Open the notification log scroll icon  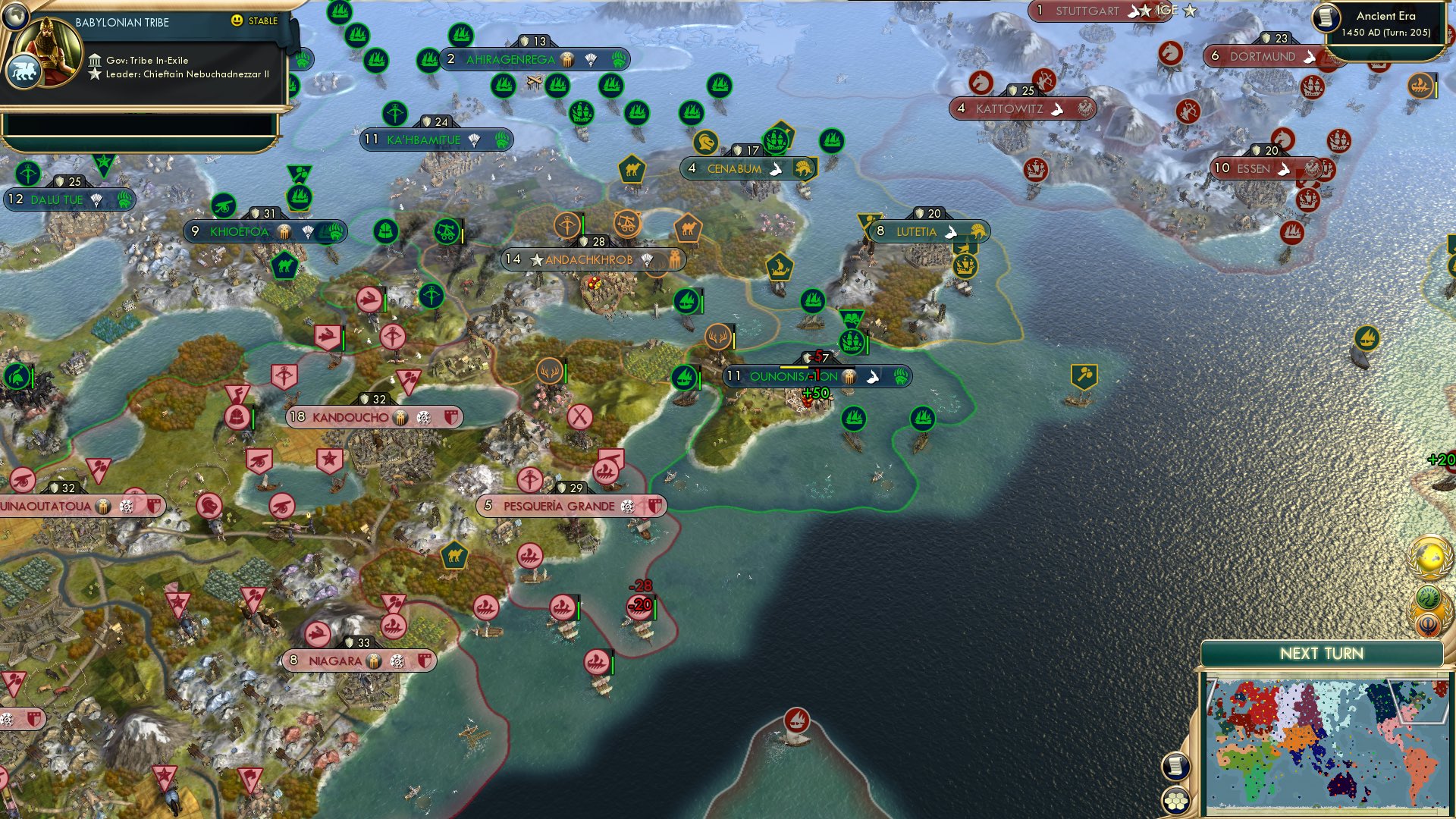pos(1176,767)
